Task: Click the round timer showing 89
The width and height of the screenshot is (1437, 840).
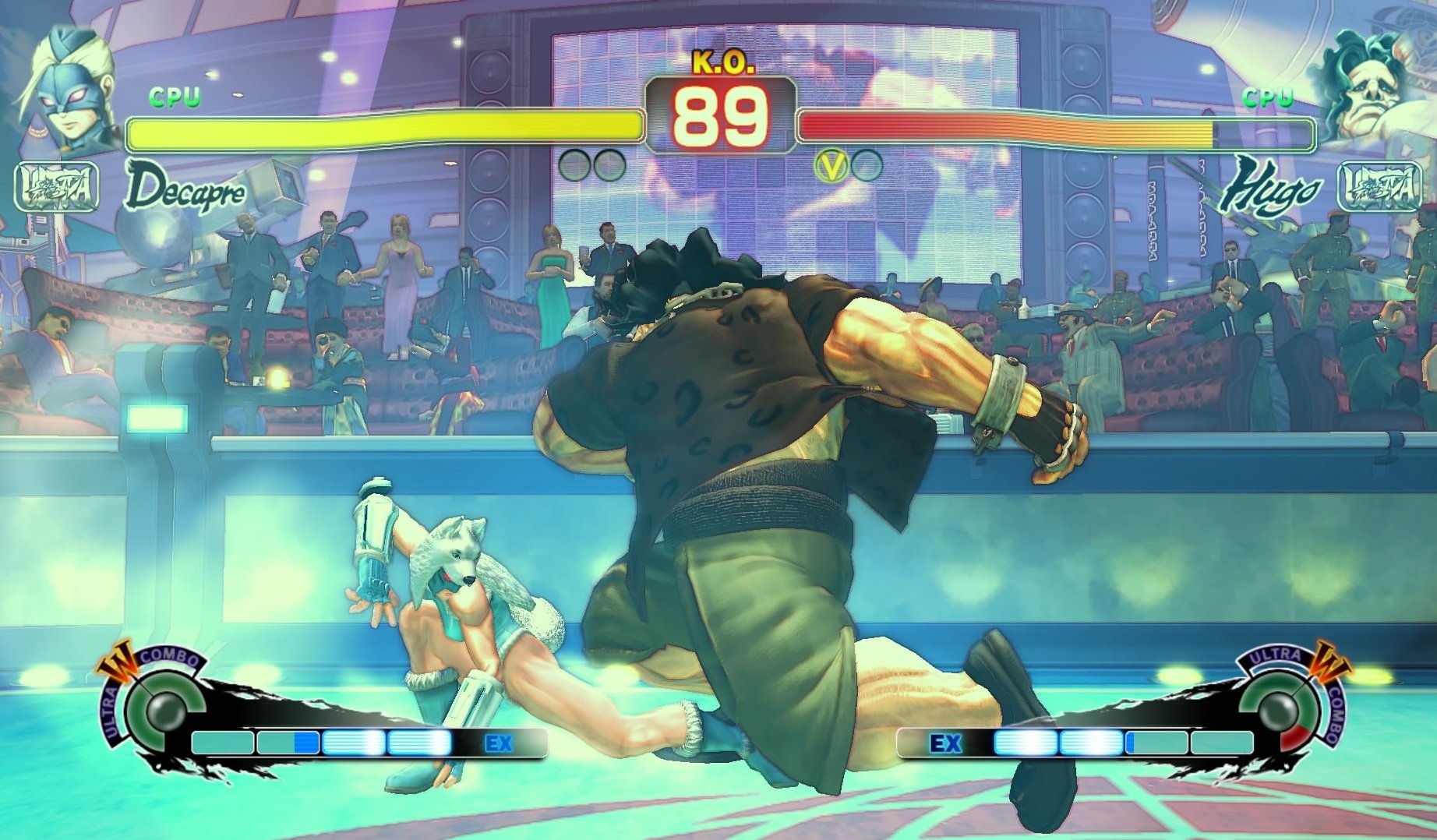Action: 718,117
